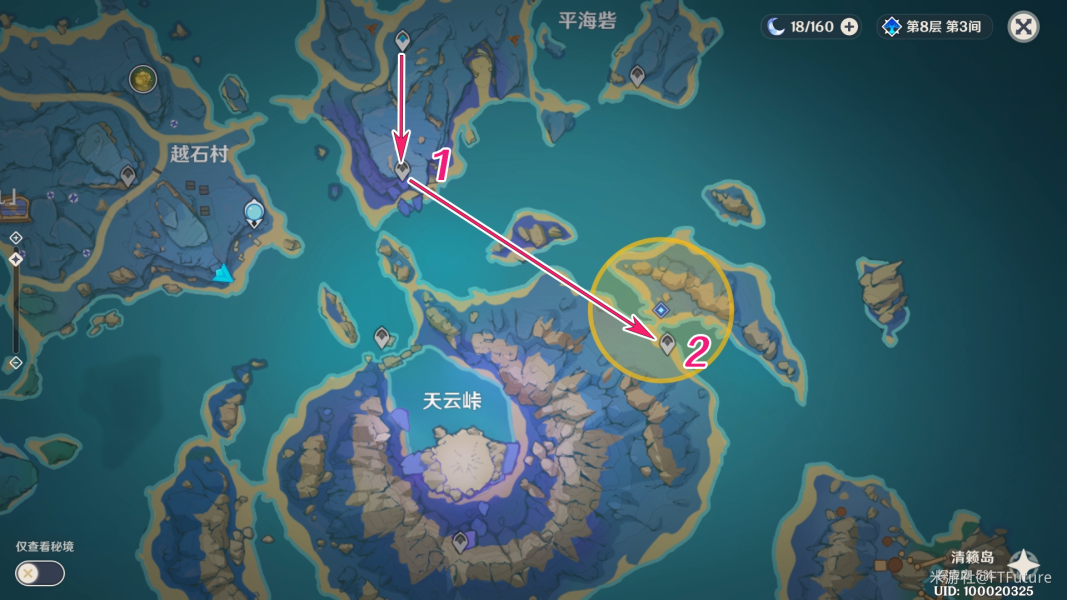Image resolution: width=1067 pixels, height=600 pixels.
Task: Zoom out the map with the minus button
Action: click(16, 362)
